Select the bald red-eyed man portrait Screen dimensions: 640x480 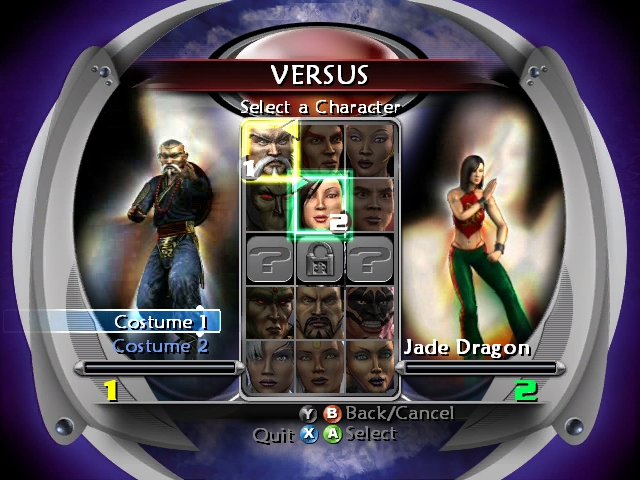point(269,312)
